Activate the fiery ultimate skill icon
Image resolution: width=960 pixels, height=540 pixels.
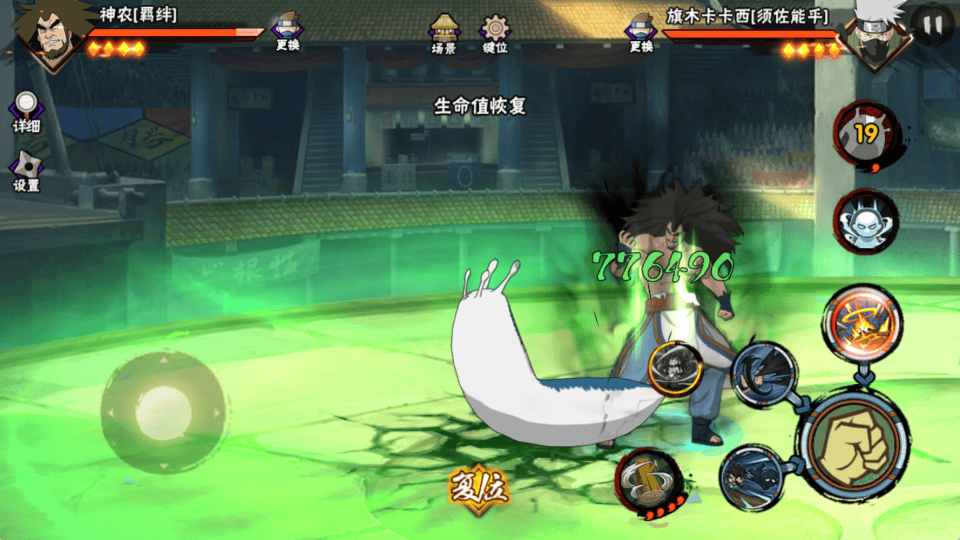coord(862,322)
